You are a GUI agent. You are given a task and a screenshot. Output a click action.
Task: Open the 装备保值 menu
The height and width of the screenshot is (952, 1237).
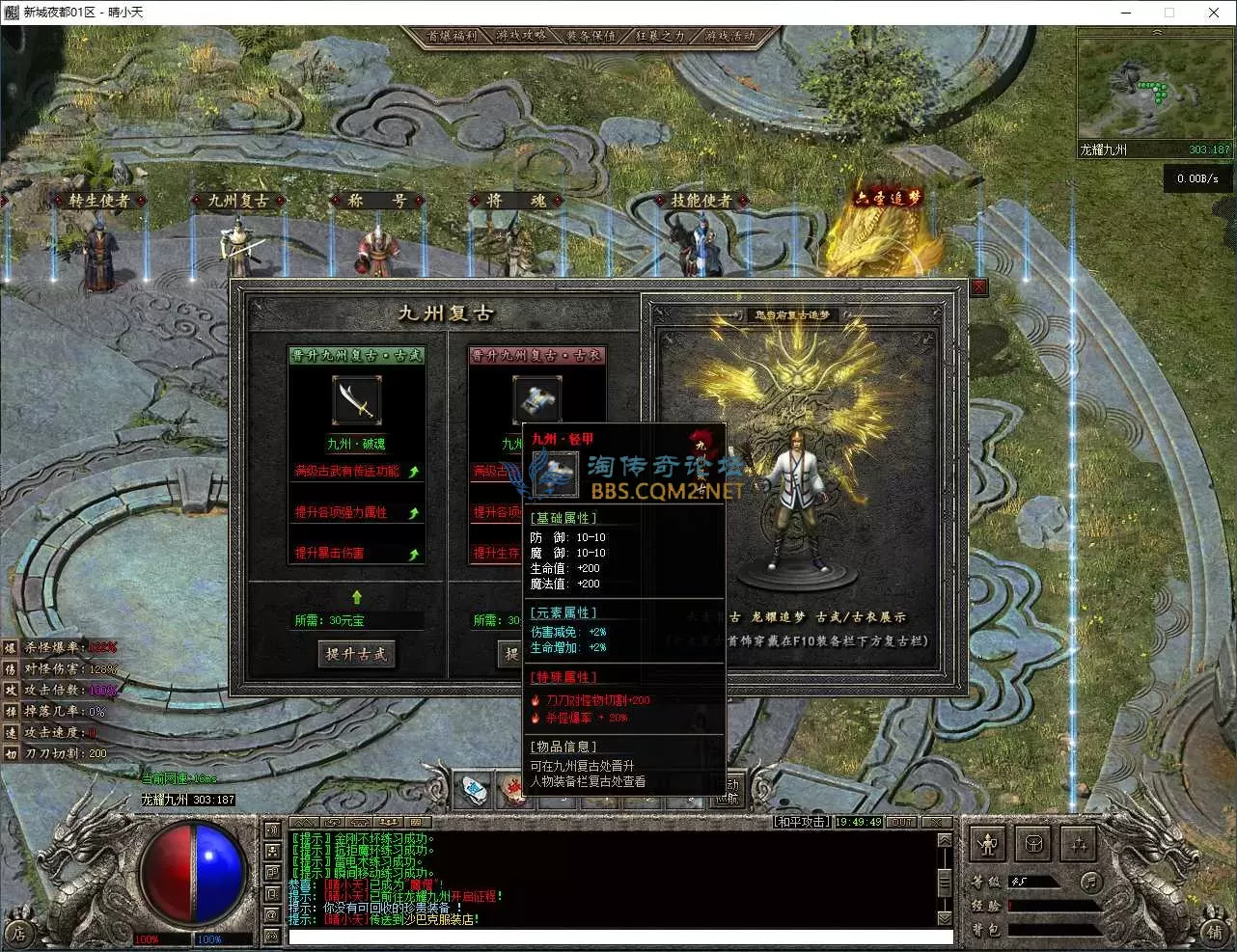coord(591,36)
